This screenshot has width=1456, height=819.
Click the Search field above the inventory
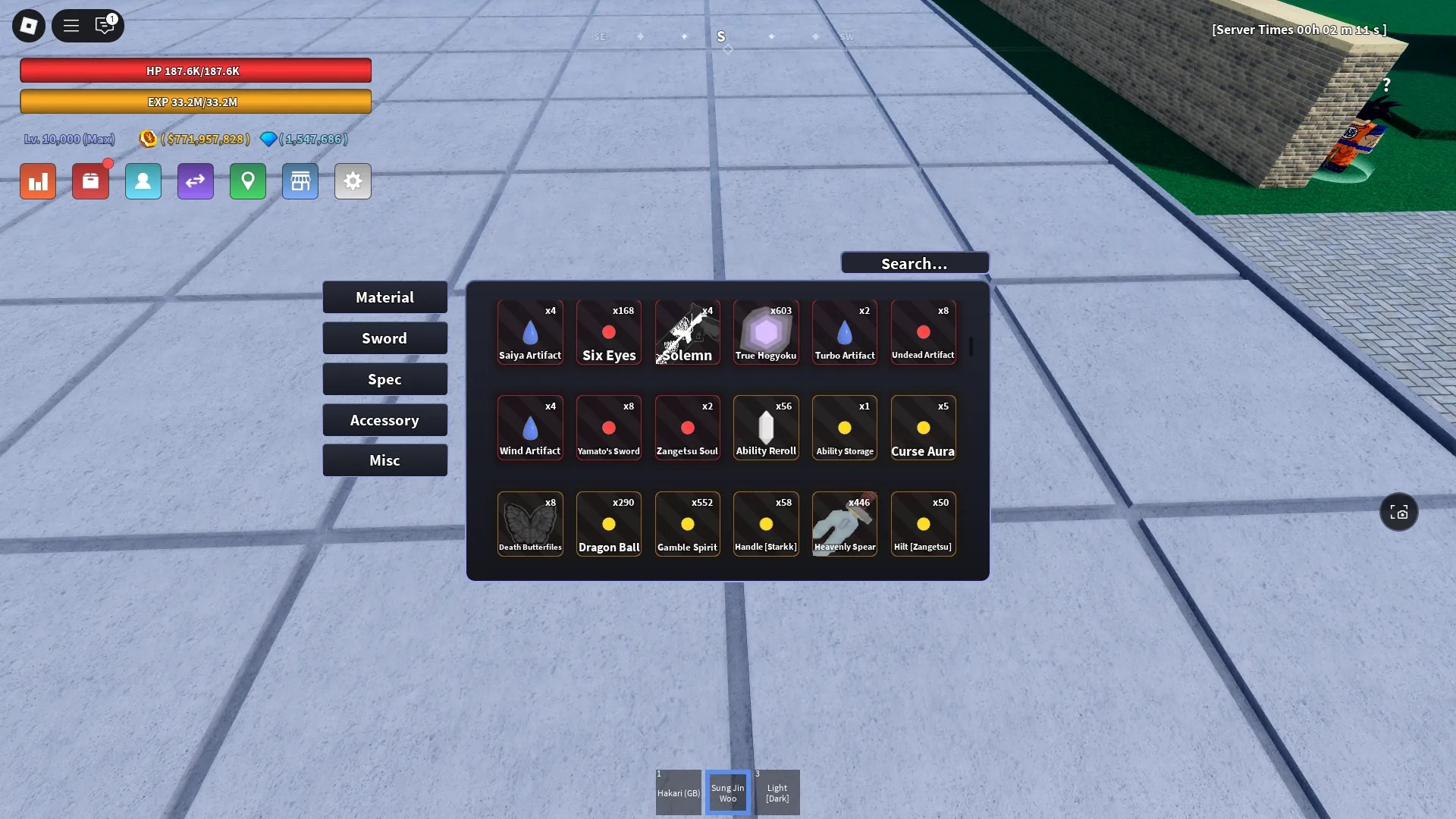(x=914, y=262)
